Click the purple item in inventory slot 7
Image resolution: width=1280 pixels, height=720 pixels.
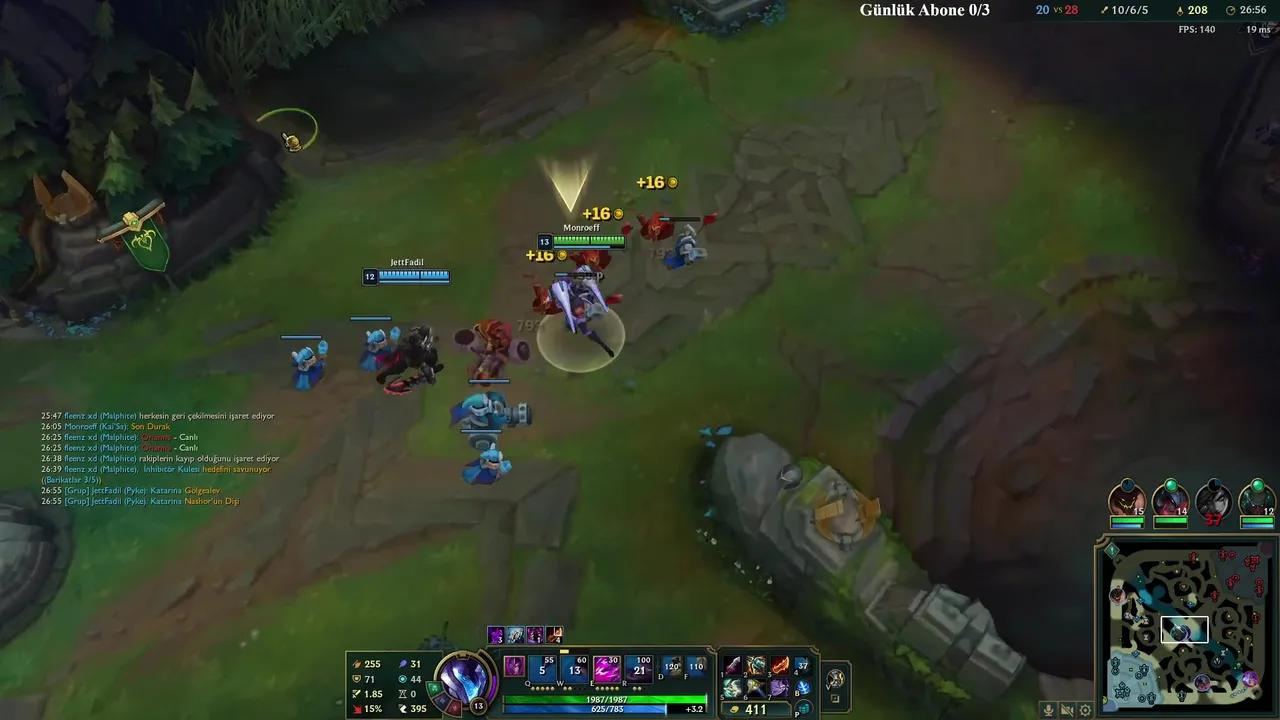(x=782, y=687)
